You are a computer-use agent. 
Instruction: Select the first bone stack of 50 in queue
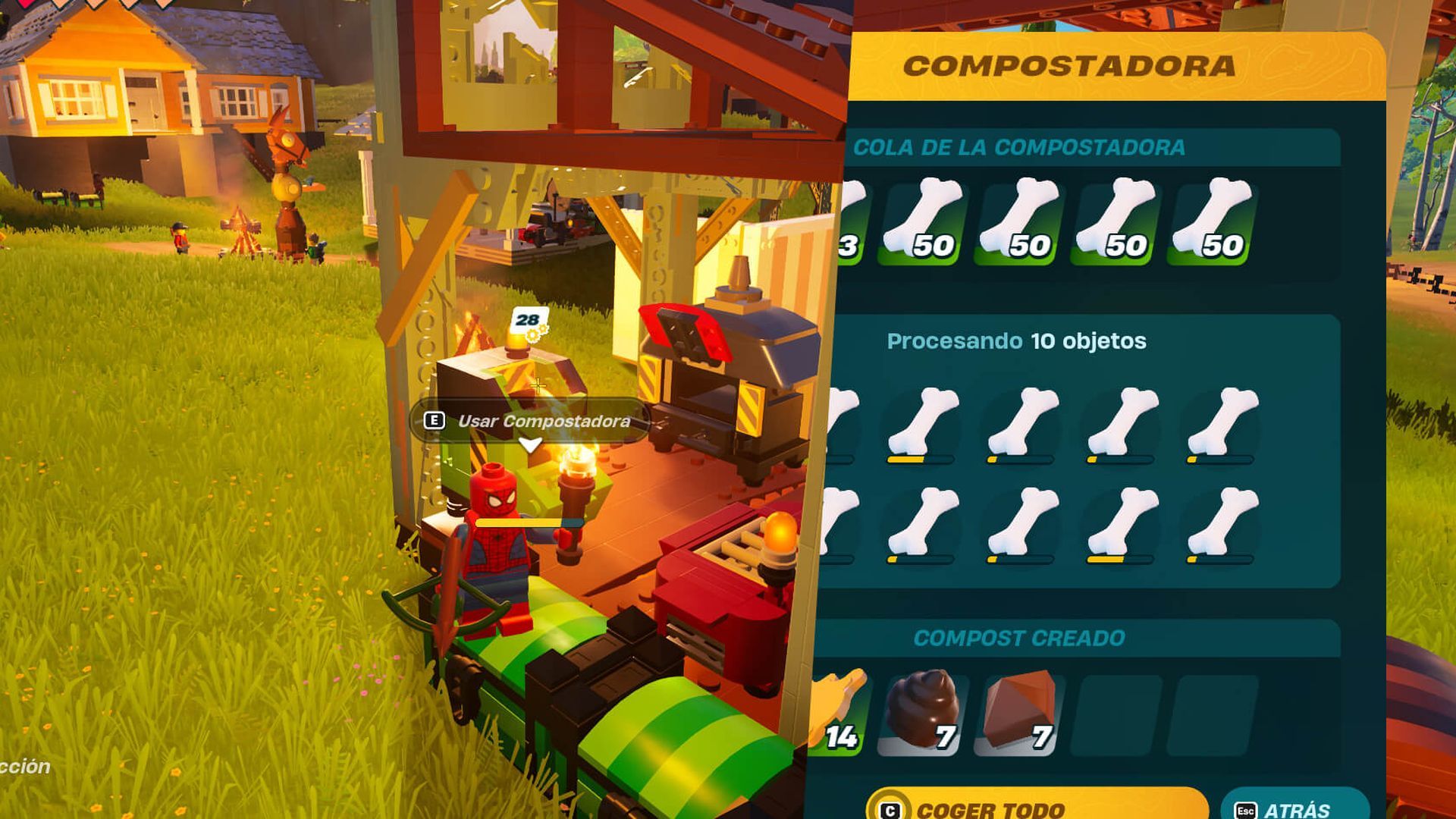tap(919, 220)
